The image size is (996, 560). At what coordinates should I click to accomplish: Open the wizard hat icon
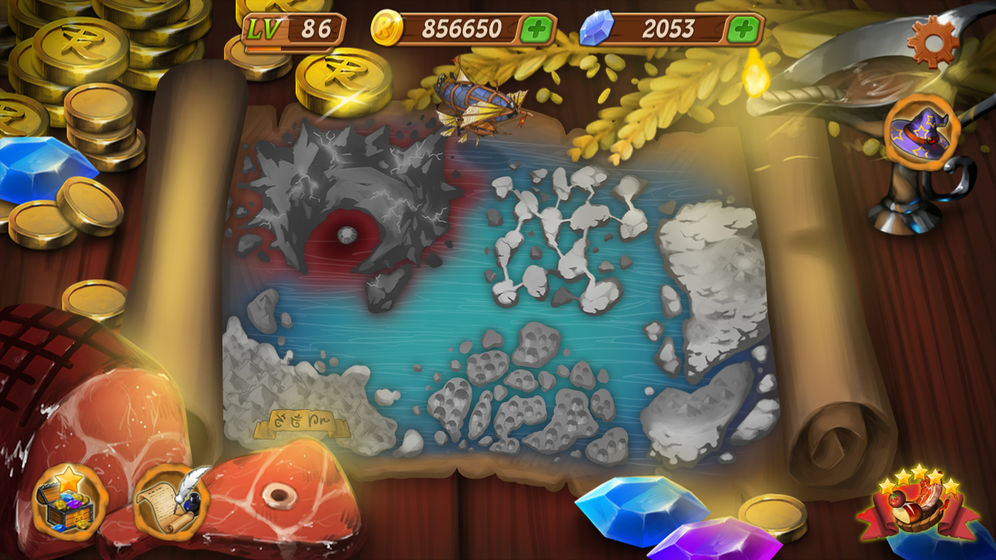(921, 134)
